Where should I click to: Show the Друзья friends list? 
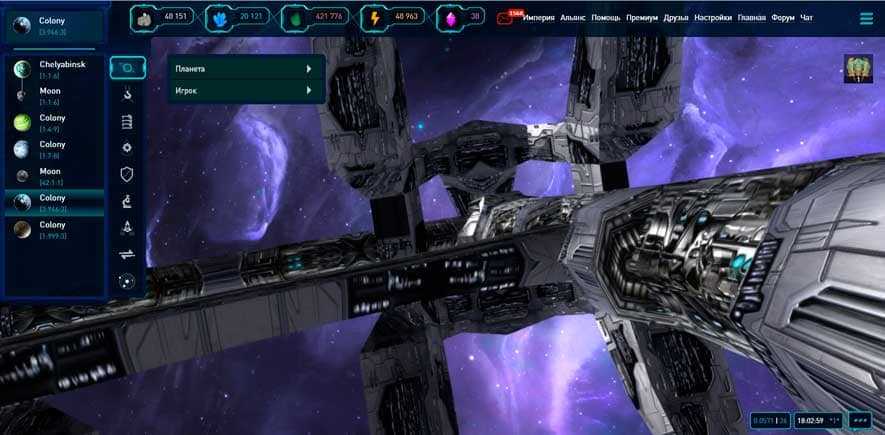[x=676, y=18]
